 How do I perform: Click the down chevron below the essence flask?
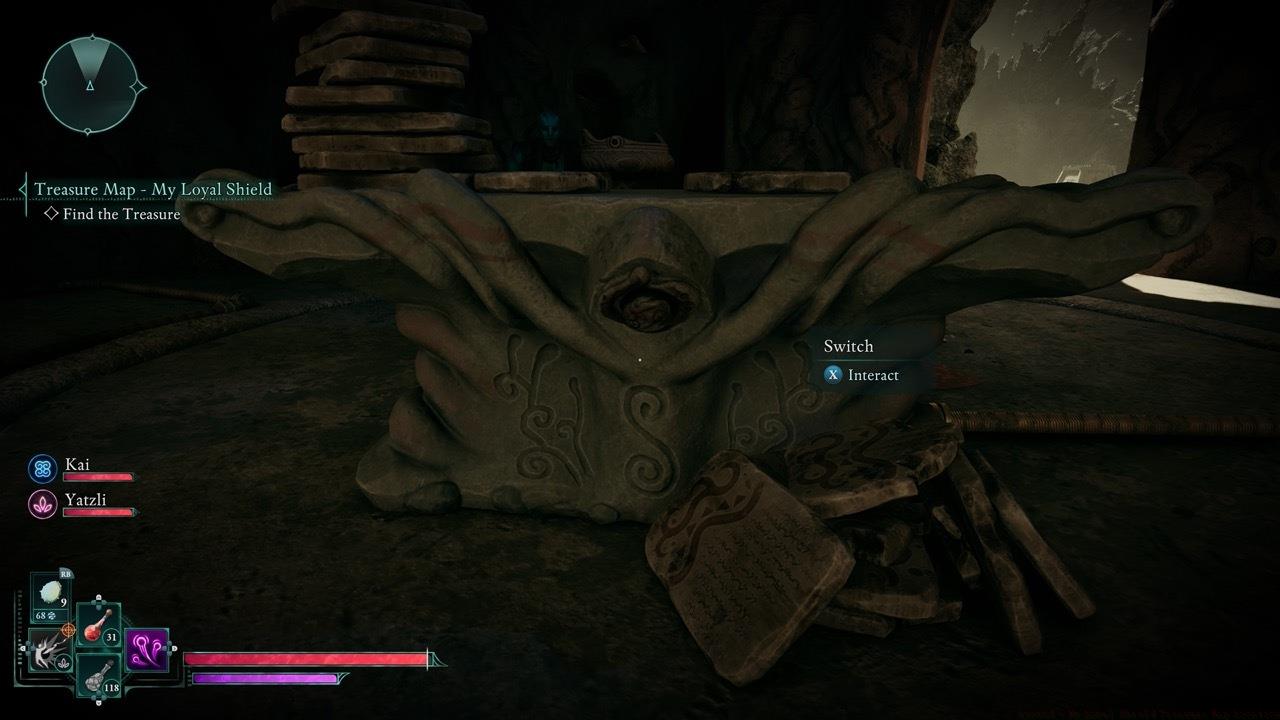(99, 701)
